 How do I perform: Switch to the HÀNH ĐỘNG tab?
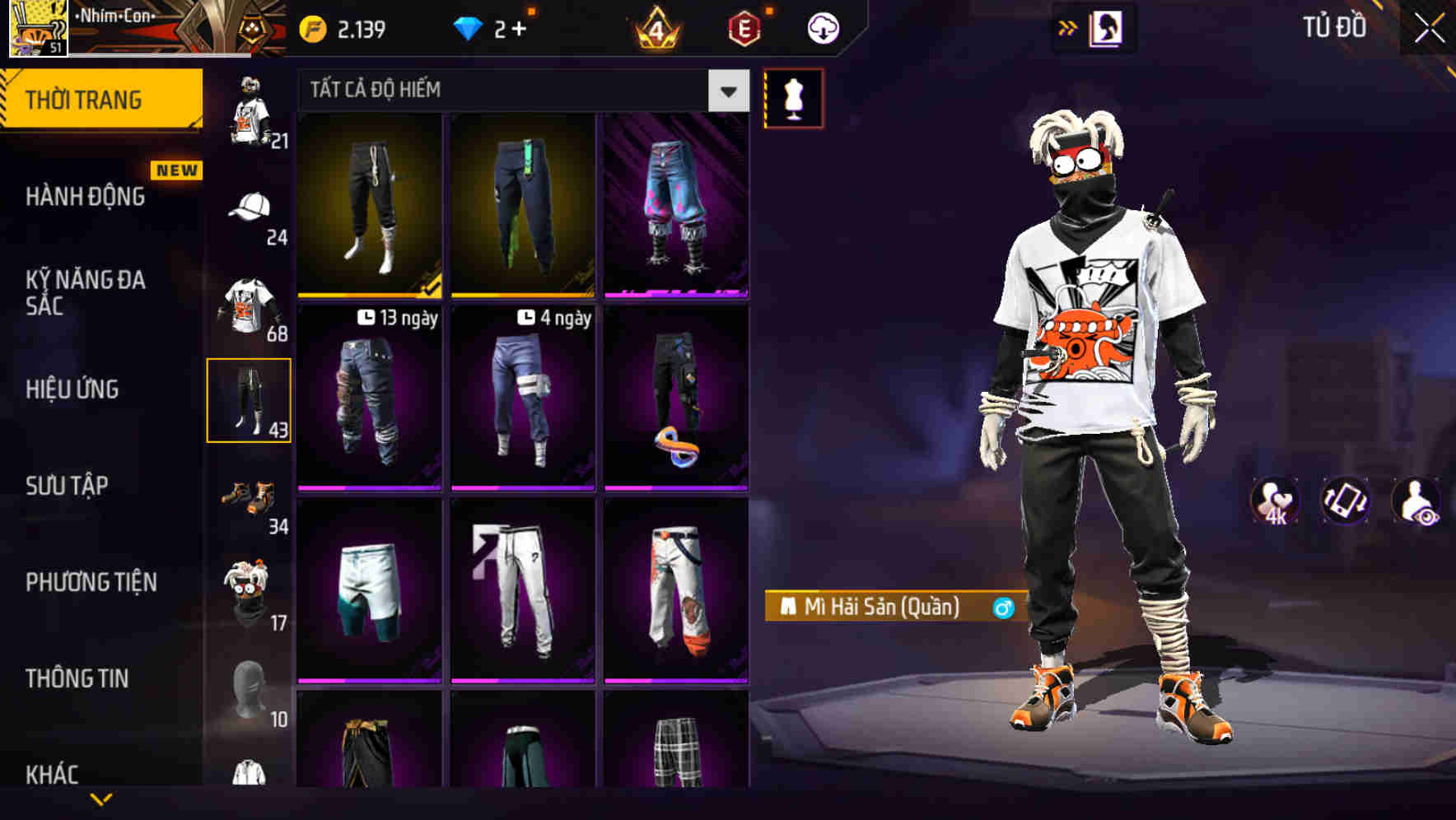tap(86, 198)
